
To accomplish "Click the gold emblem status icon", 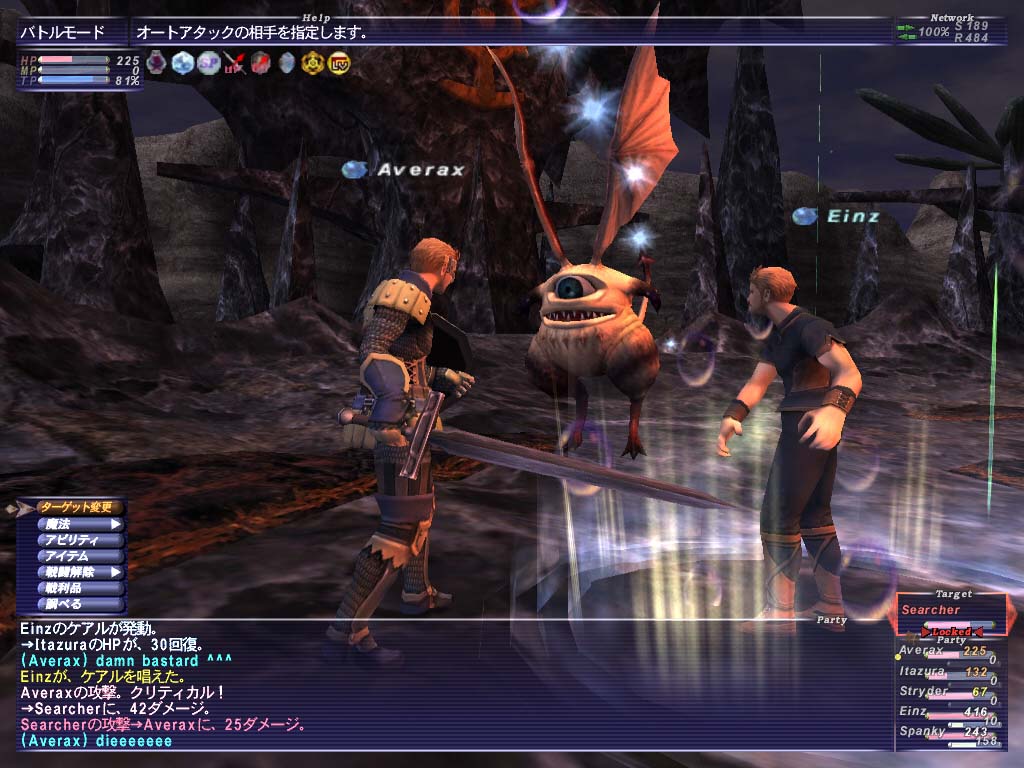I will (x=313, y=63).
